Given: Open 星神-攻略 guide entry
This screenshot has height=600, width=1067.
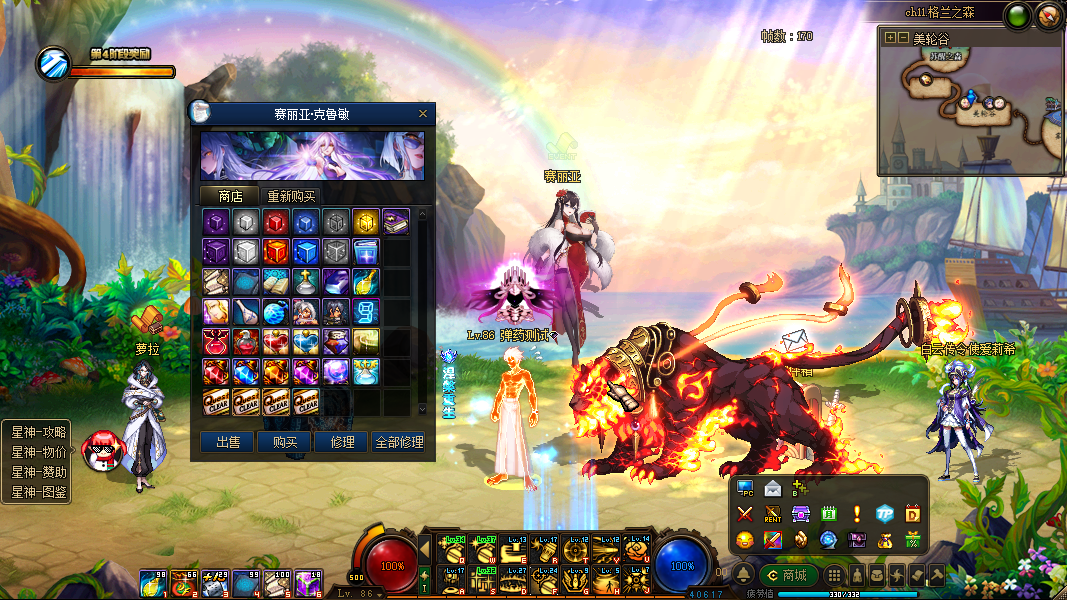Looking at the screenshot, I should click(x=38, y=432).
